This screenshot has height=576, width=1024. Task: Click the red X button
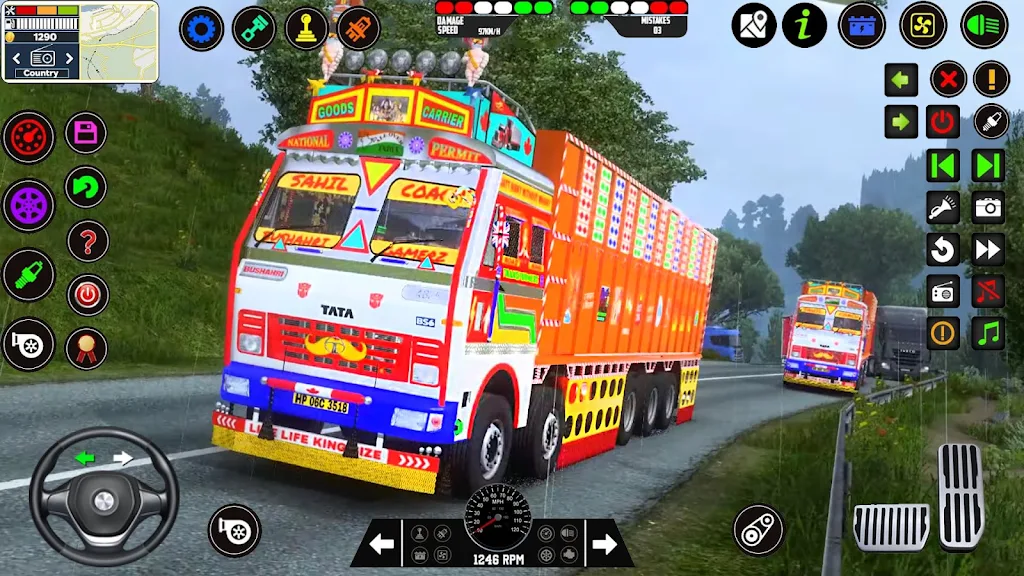pos(948,79)
